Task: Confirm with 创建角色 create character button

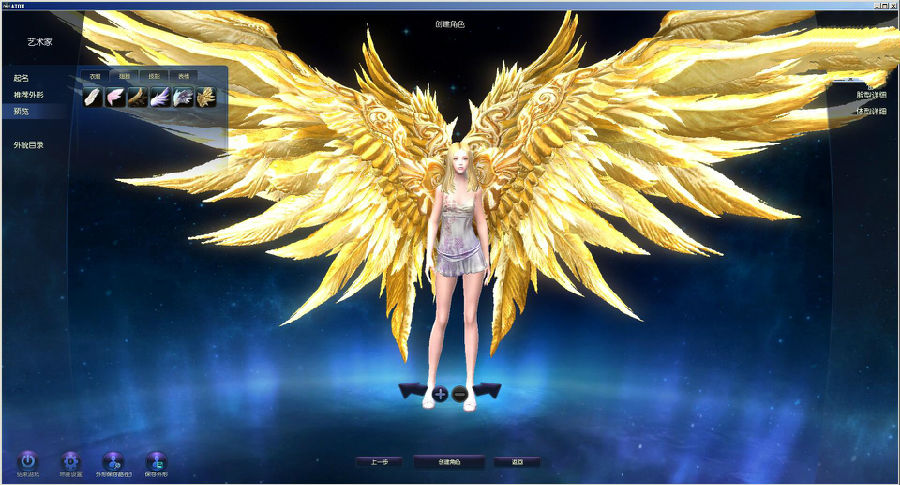Action: [449, 462]
